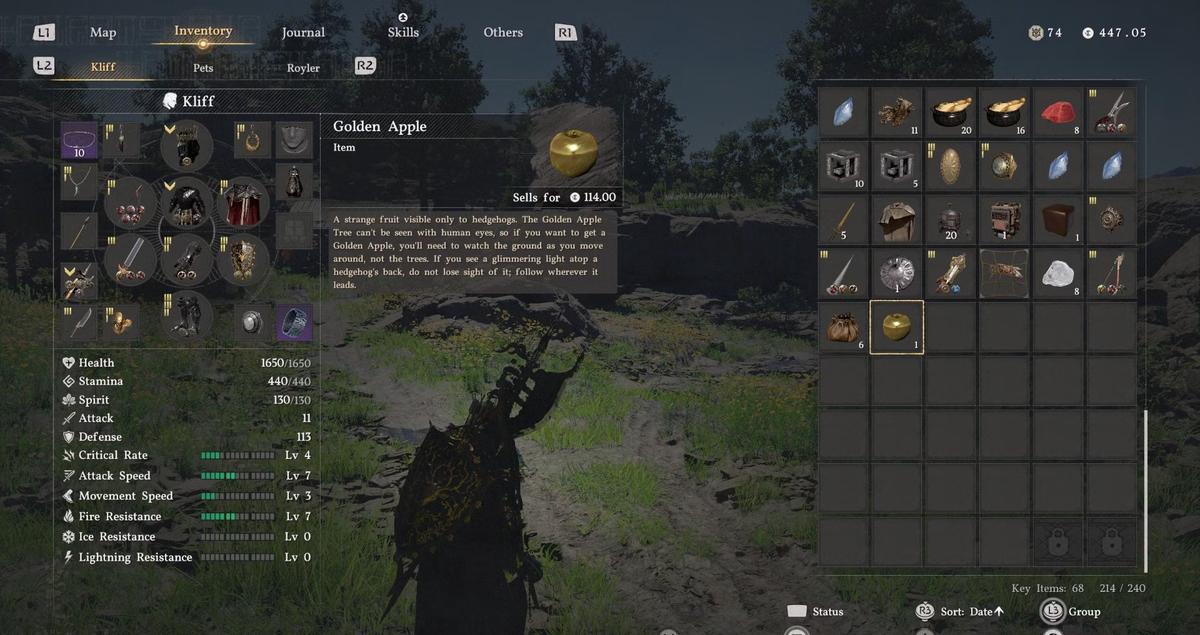
Task: Switch to Royler's inventory tab
Action: [x=303, y=68]
